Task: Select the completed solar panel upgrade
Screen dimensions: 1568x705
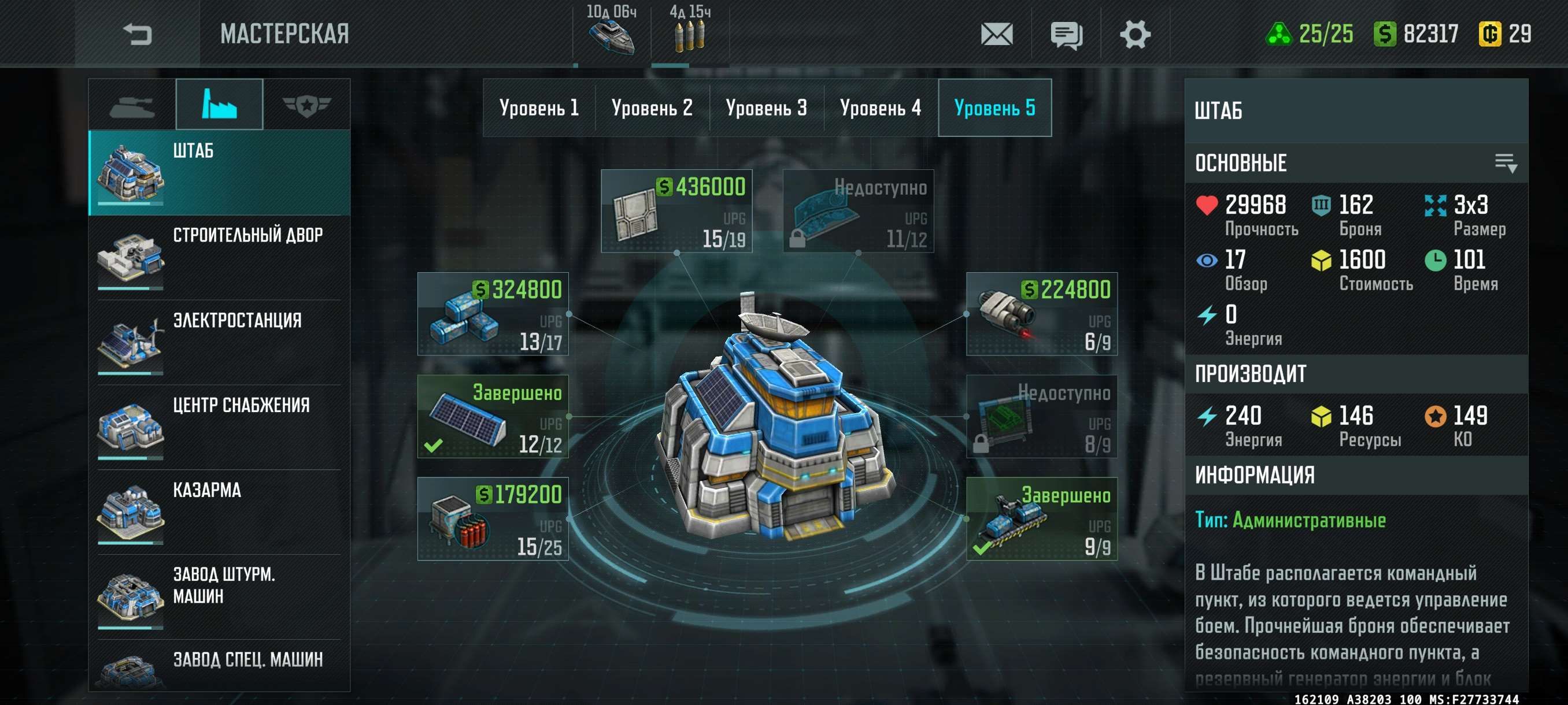Action: [493, 417]
